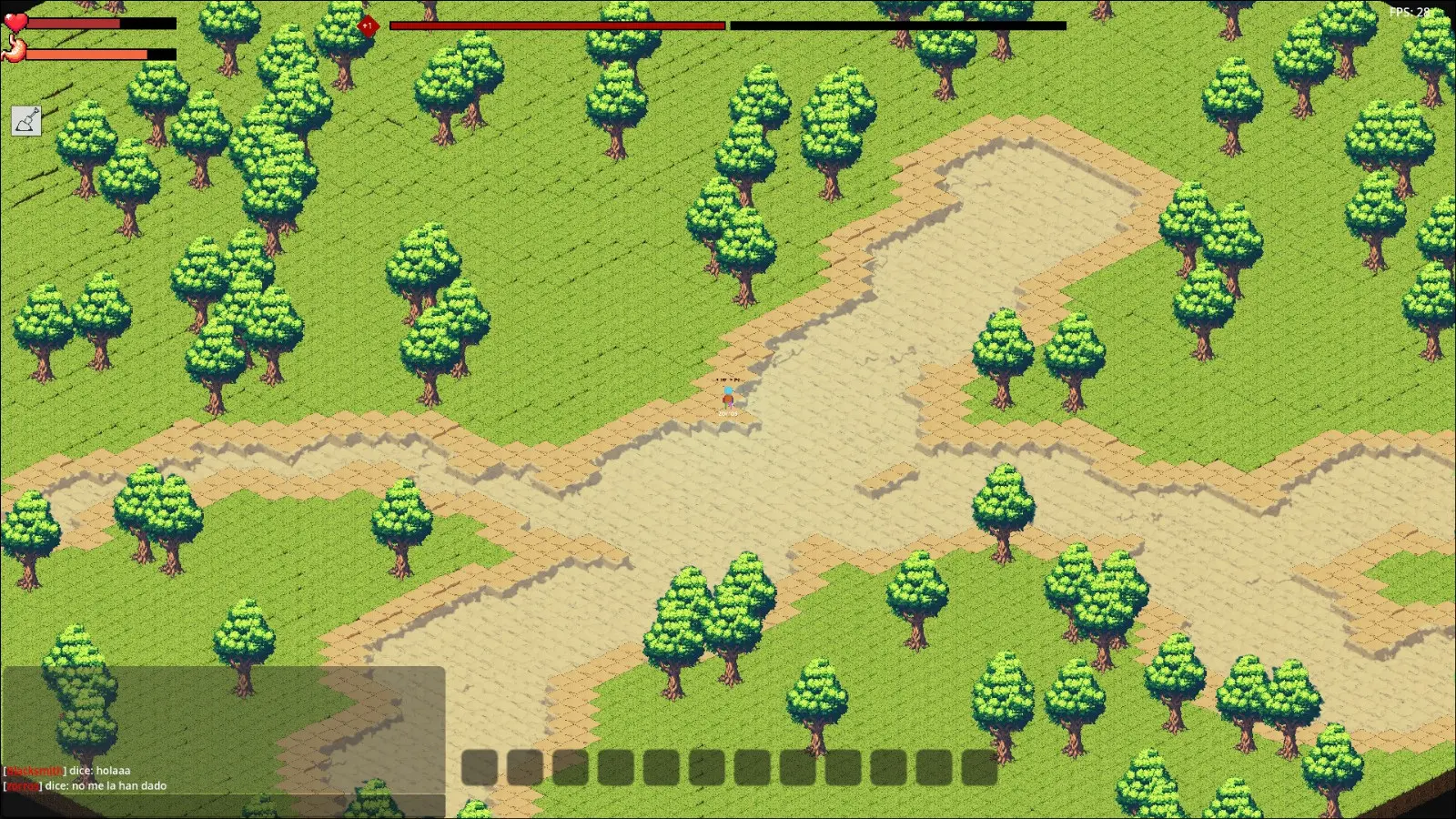Click the orange hunger bar
Screen dimensions: 1456x819
click(x=86, y=55)
